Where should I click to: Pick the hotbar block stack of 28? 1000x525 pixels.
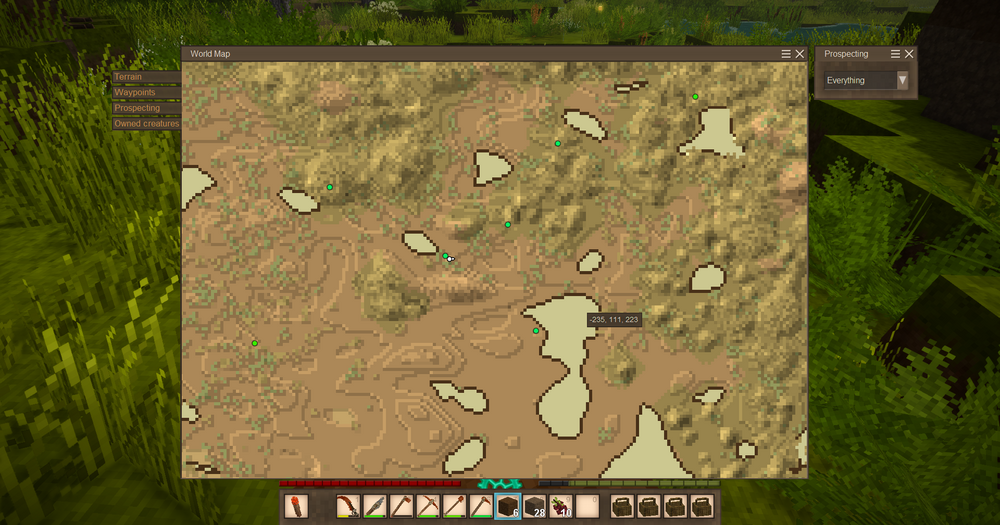click(534, 506)
